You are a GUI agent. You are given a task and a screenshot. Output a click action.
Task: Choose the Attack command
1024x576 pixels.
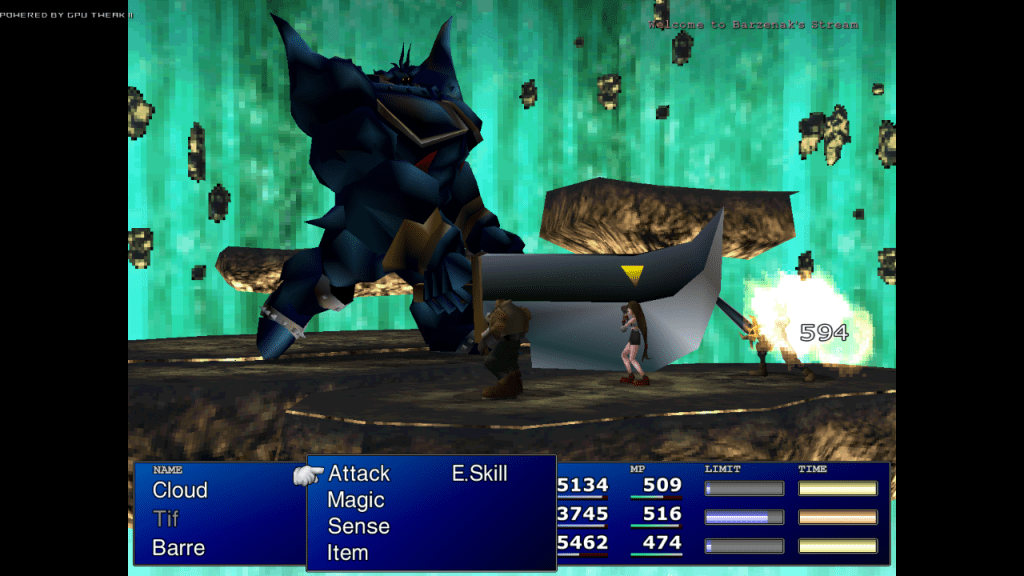(x=359, y=474)
